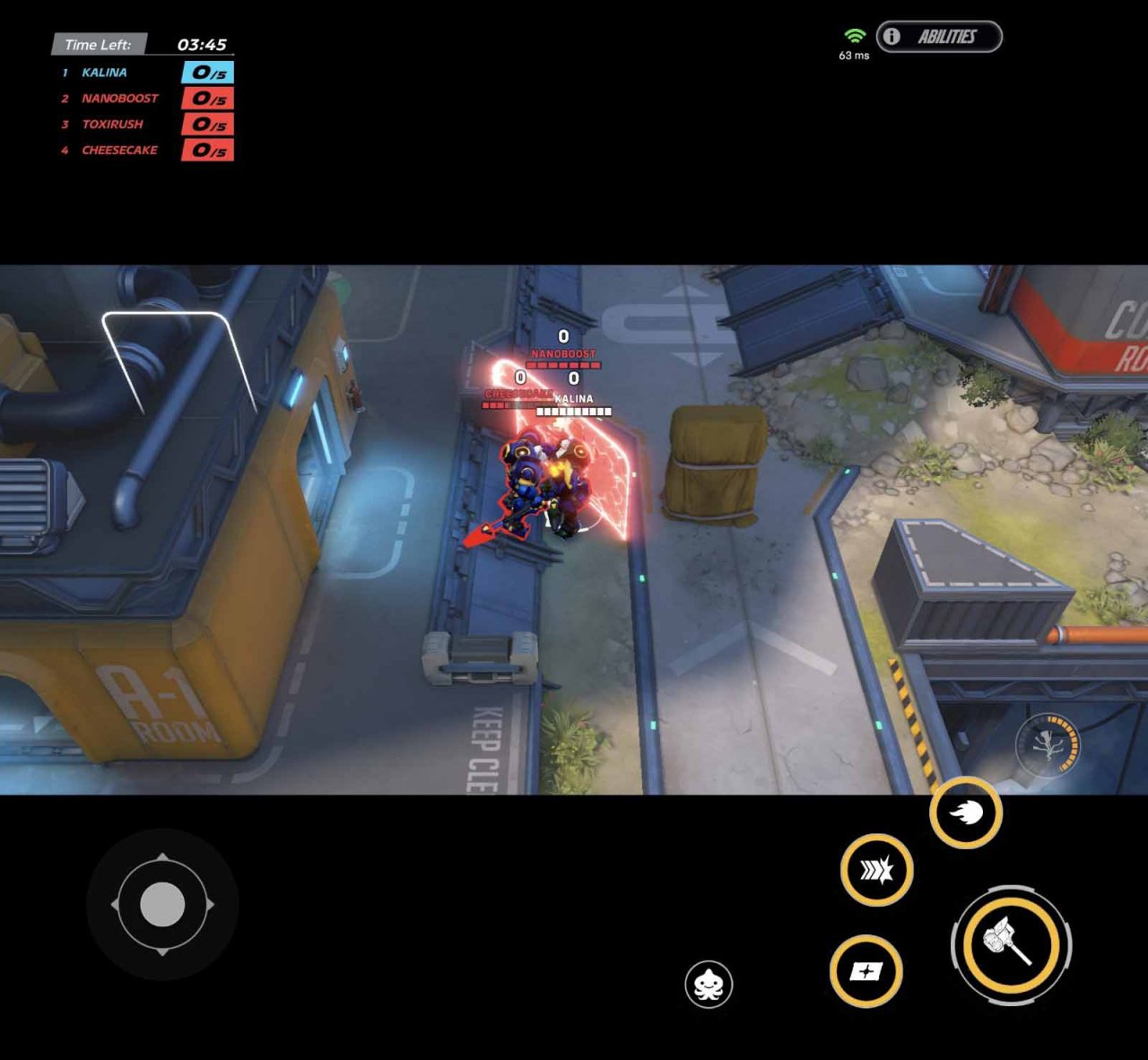Click TOXIRUSH's row in the score list
Viewport: 1148px width, 1060px height.
pos(111,125)
